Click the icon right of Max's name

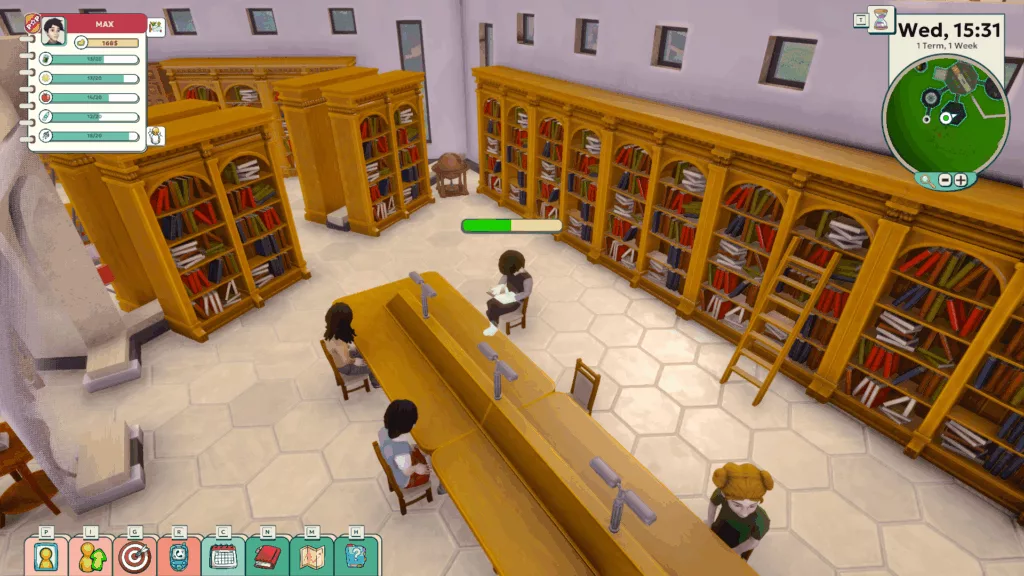(x=156, y=27)
